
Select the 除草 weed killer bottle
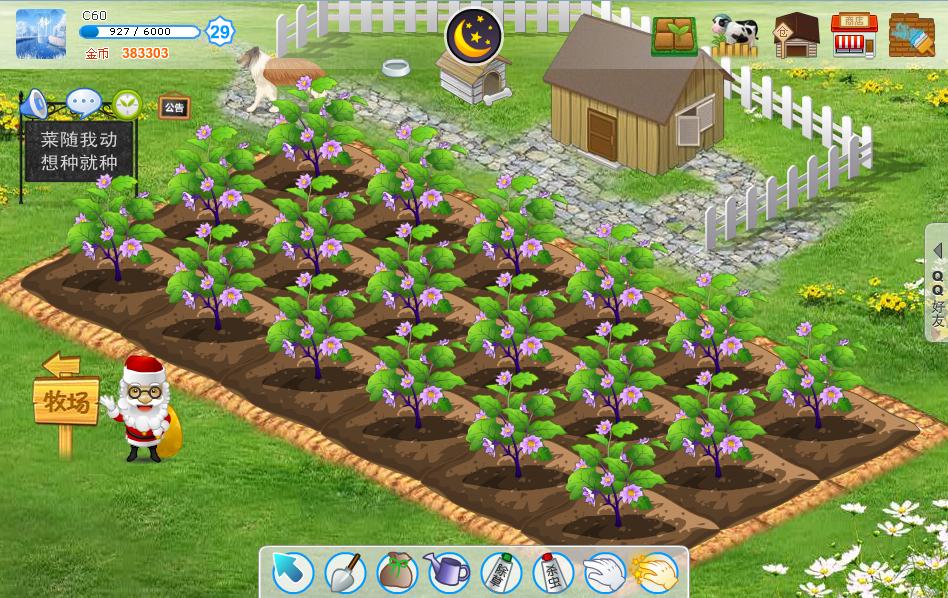(x=501, y=572)
